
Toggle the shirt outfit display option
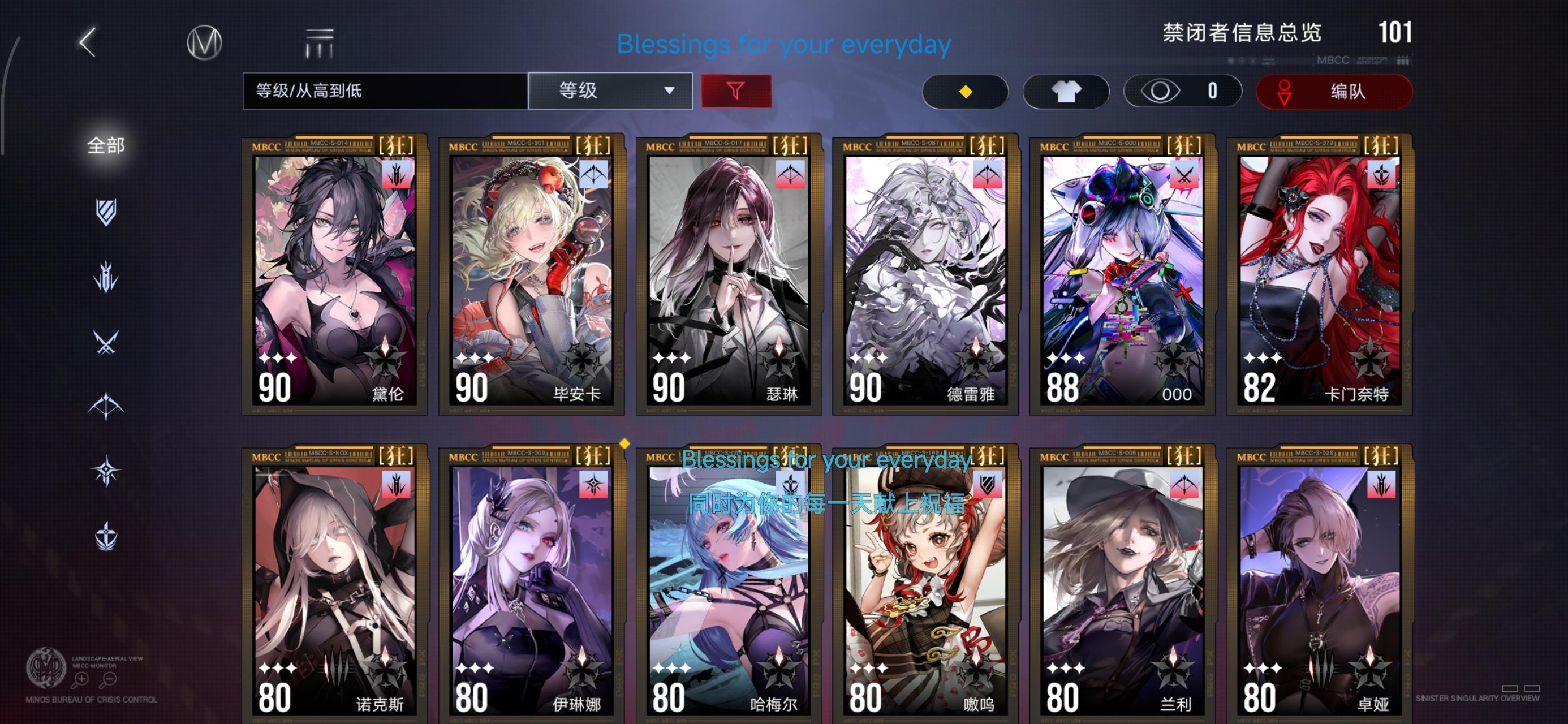tap(1066, 90)
